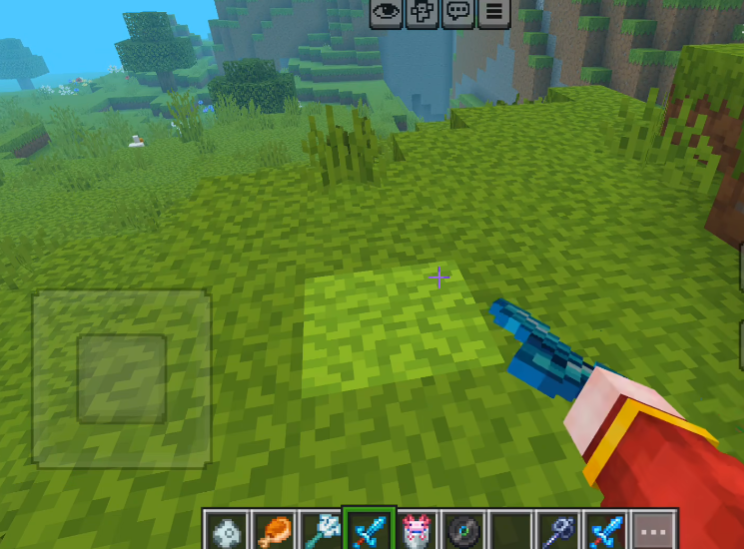Select the gray round item in first hotbar slot

226,529
